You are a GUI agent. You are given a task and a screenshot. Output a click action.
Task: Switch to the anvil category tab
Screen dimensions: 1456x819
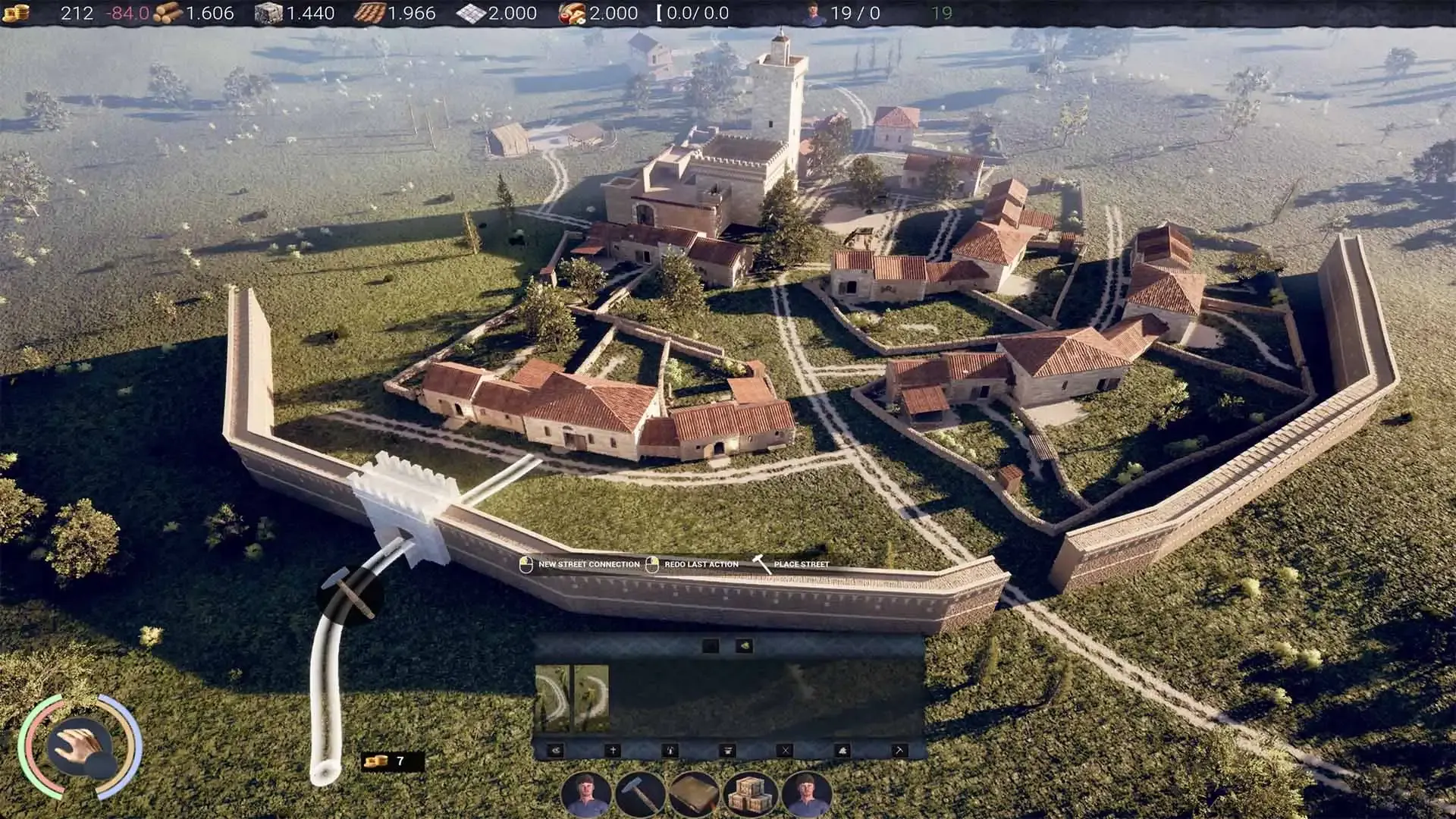pos(727,751)
